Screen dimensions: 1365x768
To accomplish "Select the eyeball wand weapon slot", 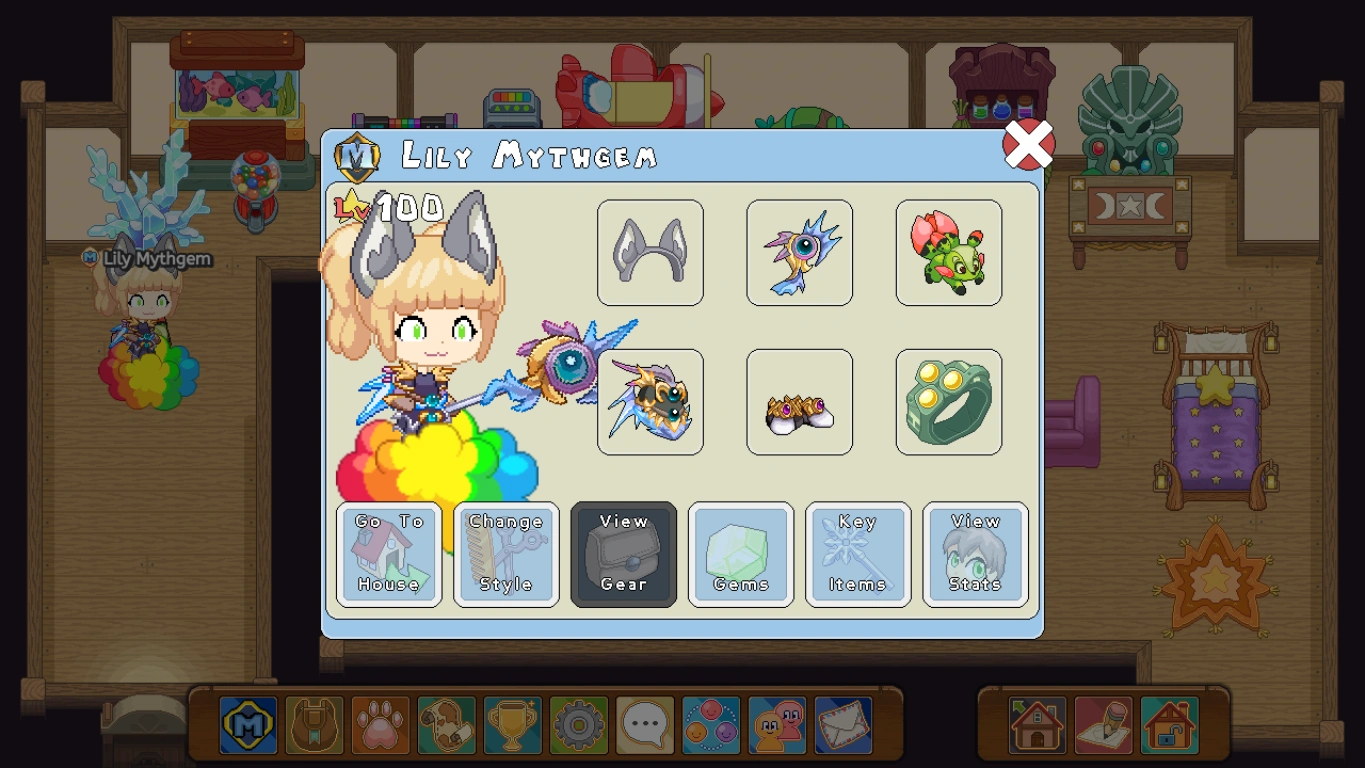I will 799,252.
